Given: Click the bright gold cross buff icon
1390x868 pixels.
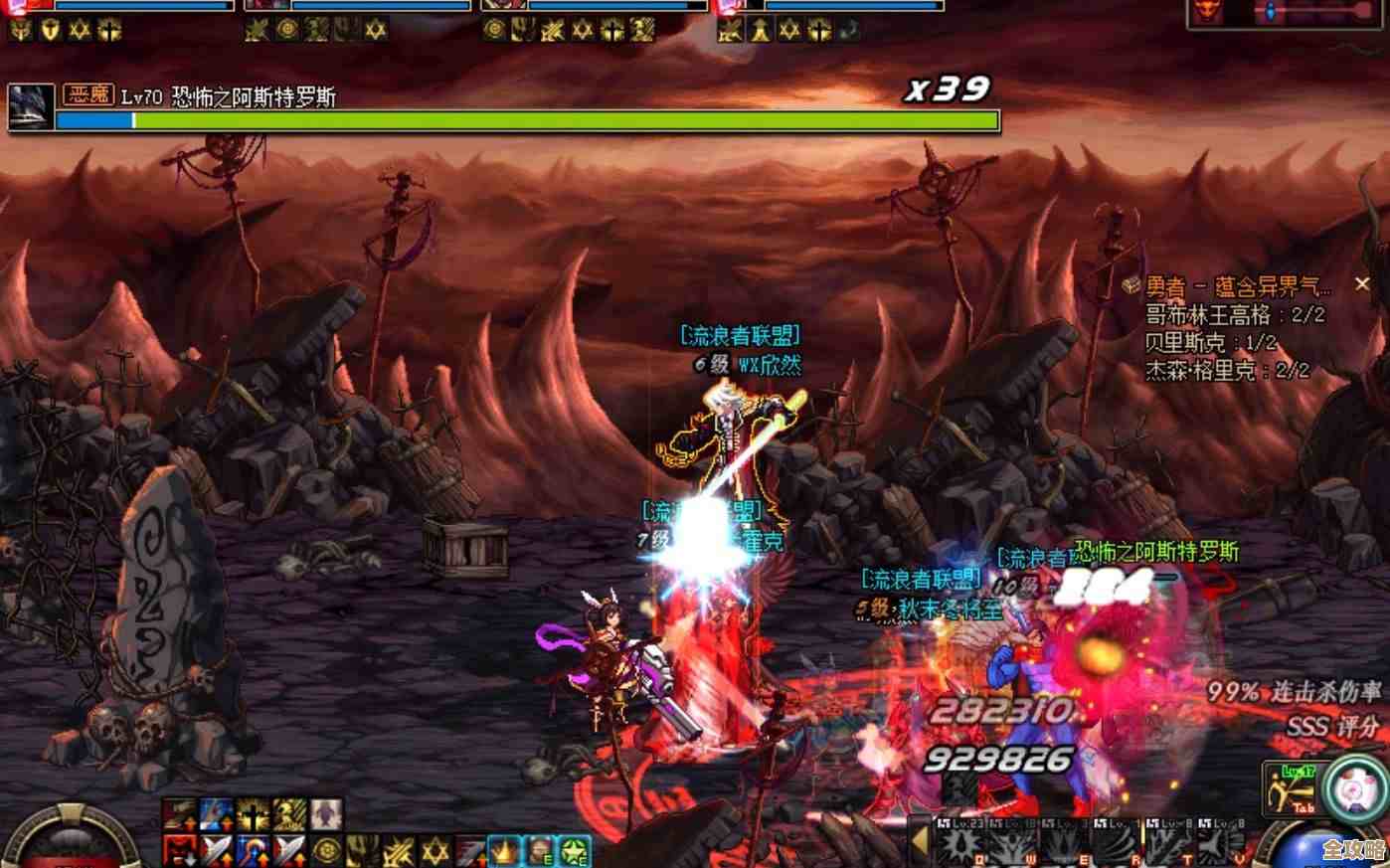Looking at the screenshot, I should (254, 816).
